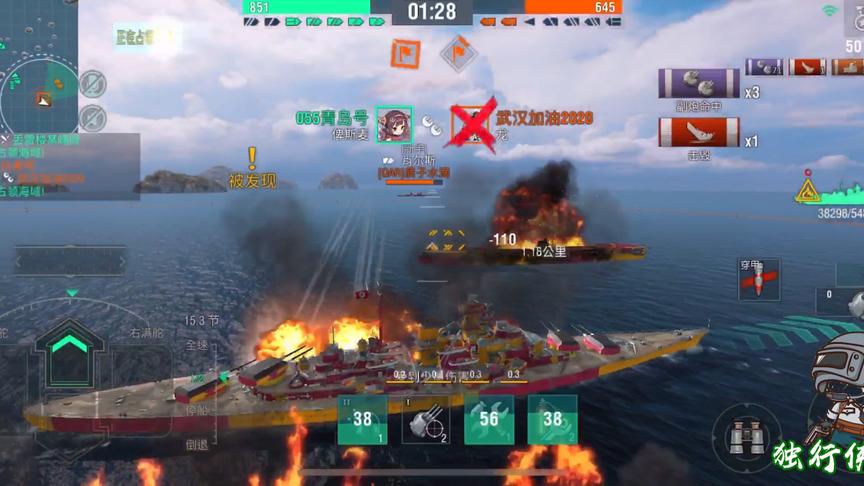Use the rightmost consumable showing 38

pos(552,419)
